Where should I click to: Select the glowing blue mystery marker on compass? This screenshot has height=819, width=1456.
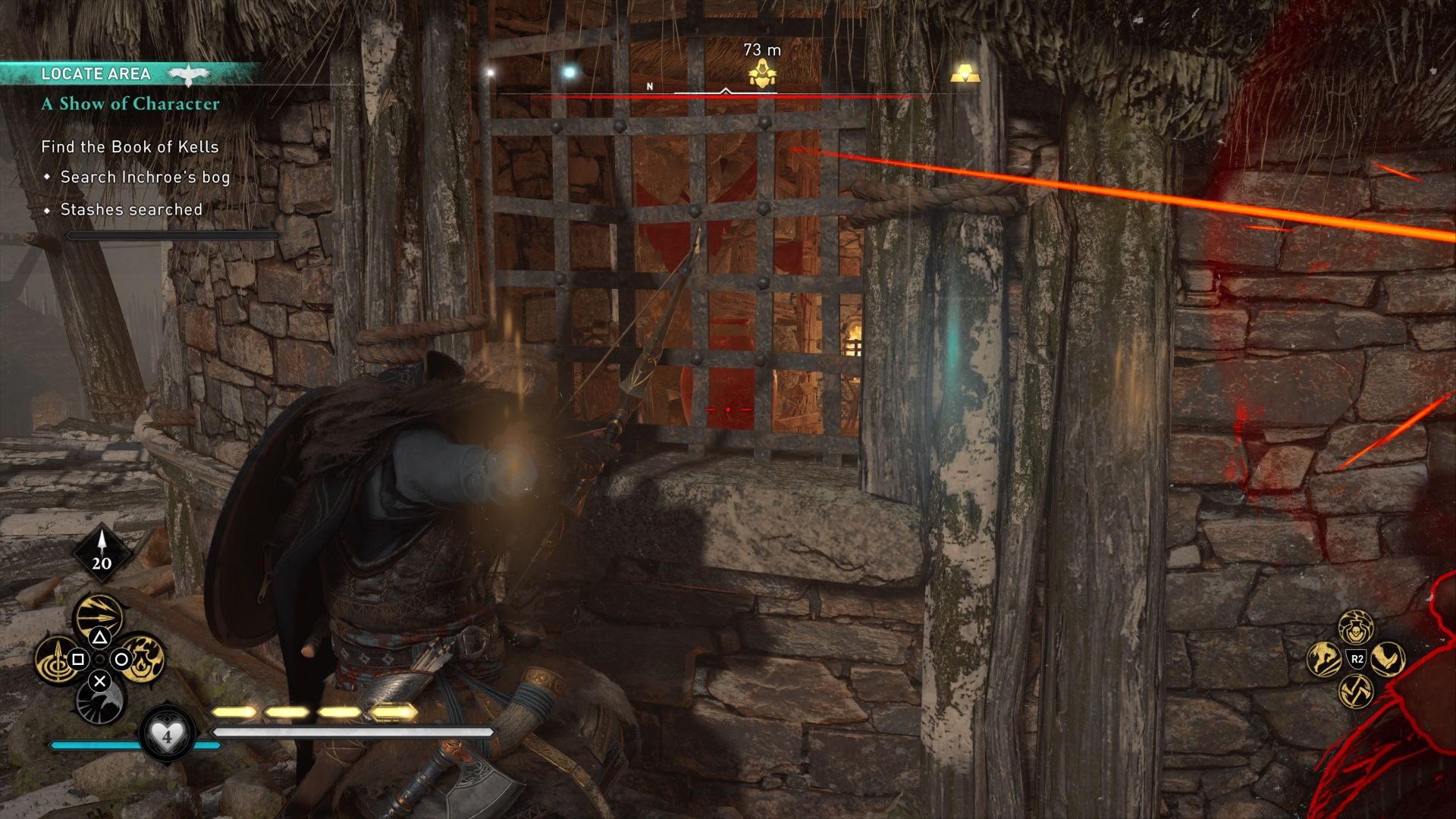coord(569,72)
